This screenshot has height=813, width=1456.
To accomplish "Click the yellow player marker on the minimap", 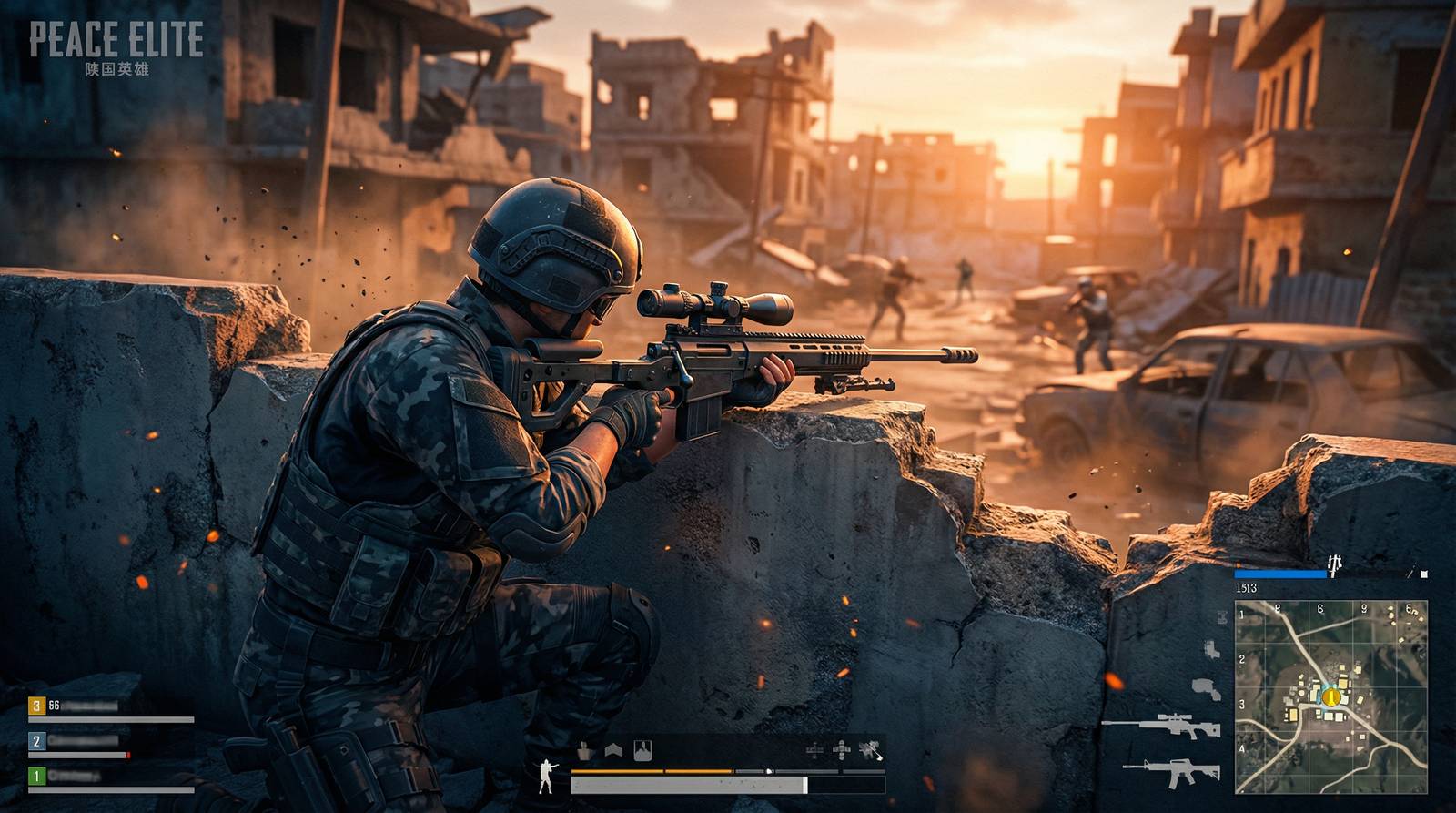I will (1331, 697).
